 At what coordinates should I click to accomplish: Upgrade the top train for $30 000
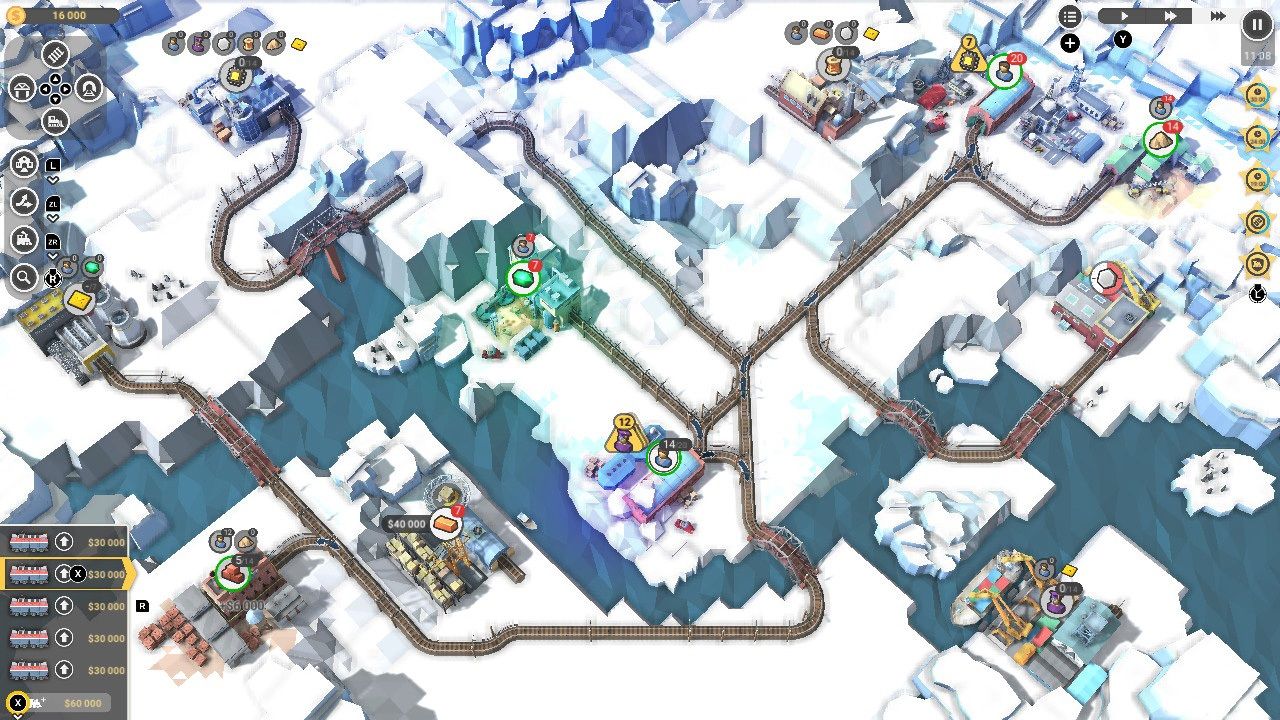pos(63,541)
